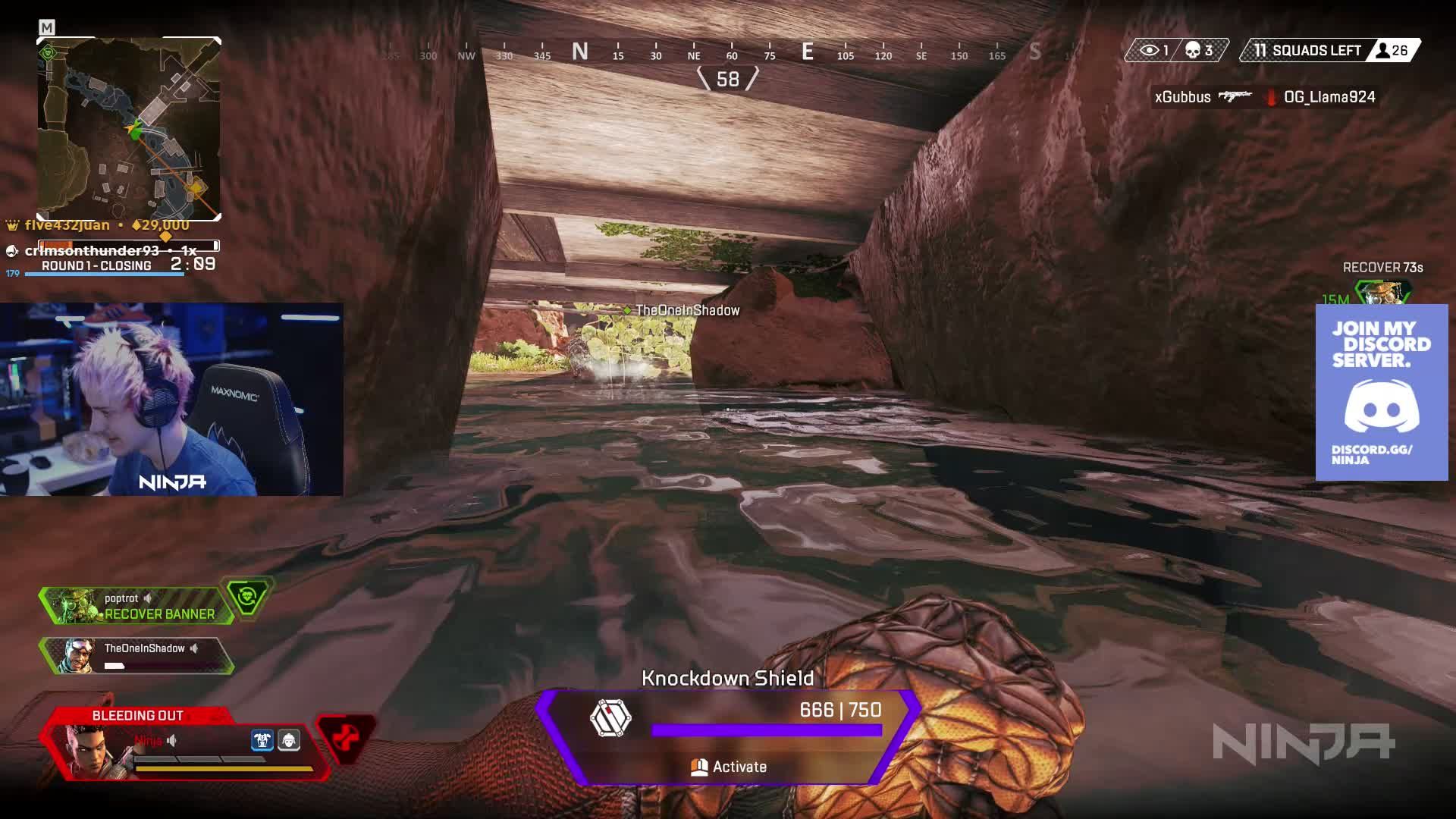The width and height of the screenshot is (1456, 819).
Task: Select the spectator eye icon
Action: point(1150,49)
